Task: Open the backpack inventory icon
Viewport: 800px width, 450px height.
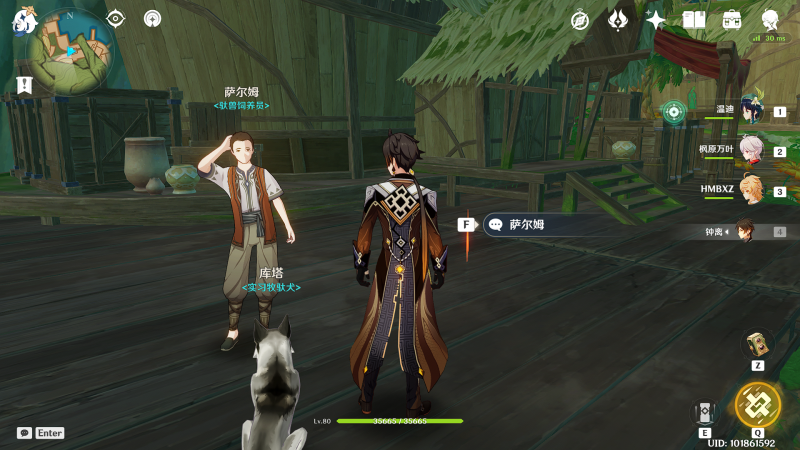Action: (x=732, y=20)
